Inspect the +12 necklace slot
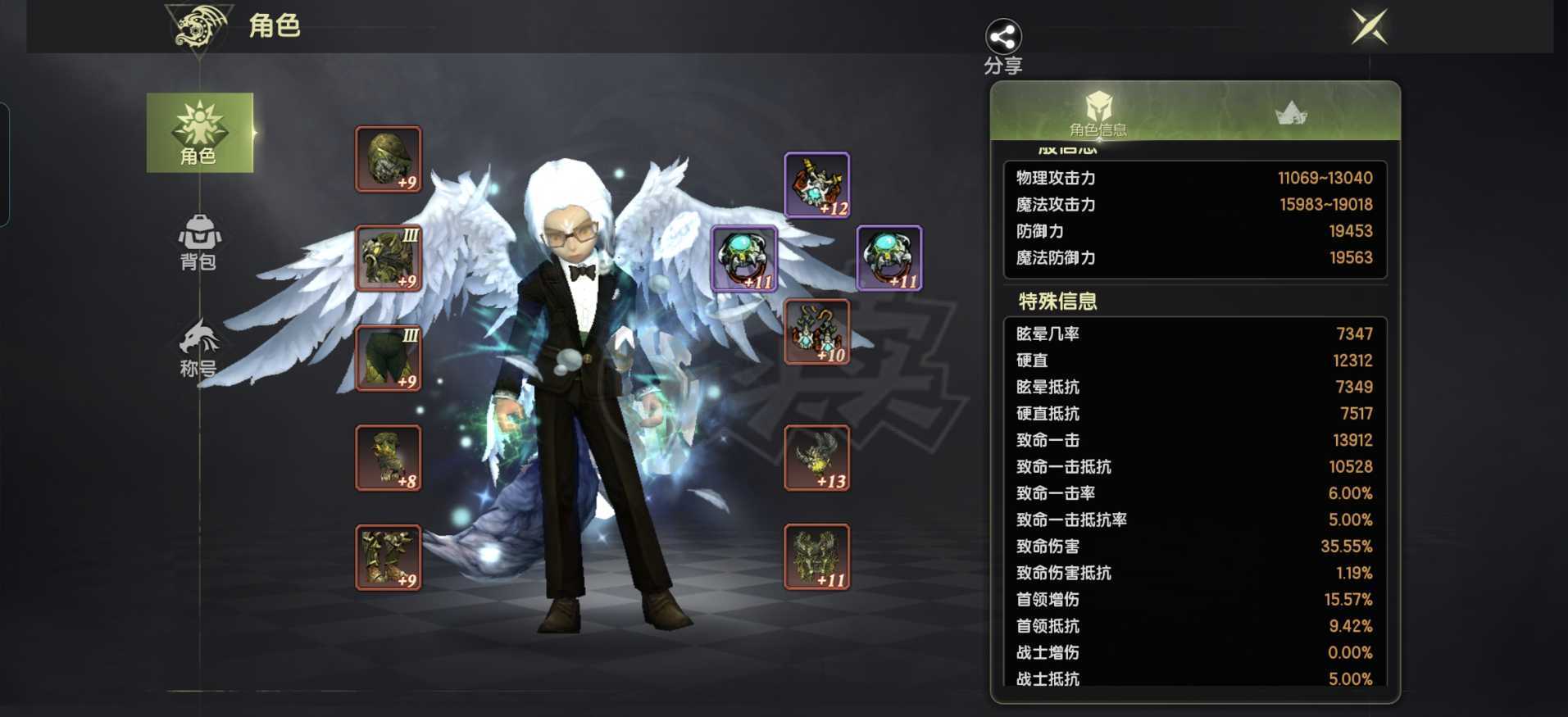 pos(816,185)
